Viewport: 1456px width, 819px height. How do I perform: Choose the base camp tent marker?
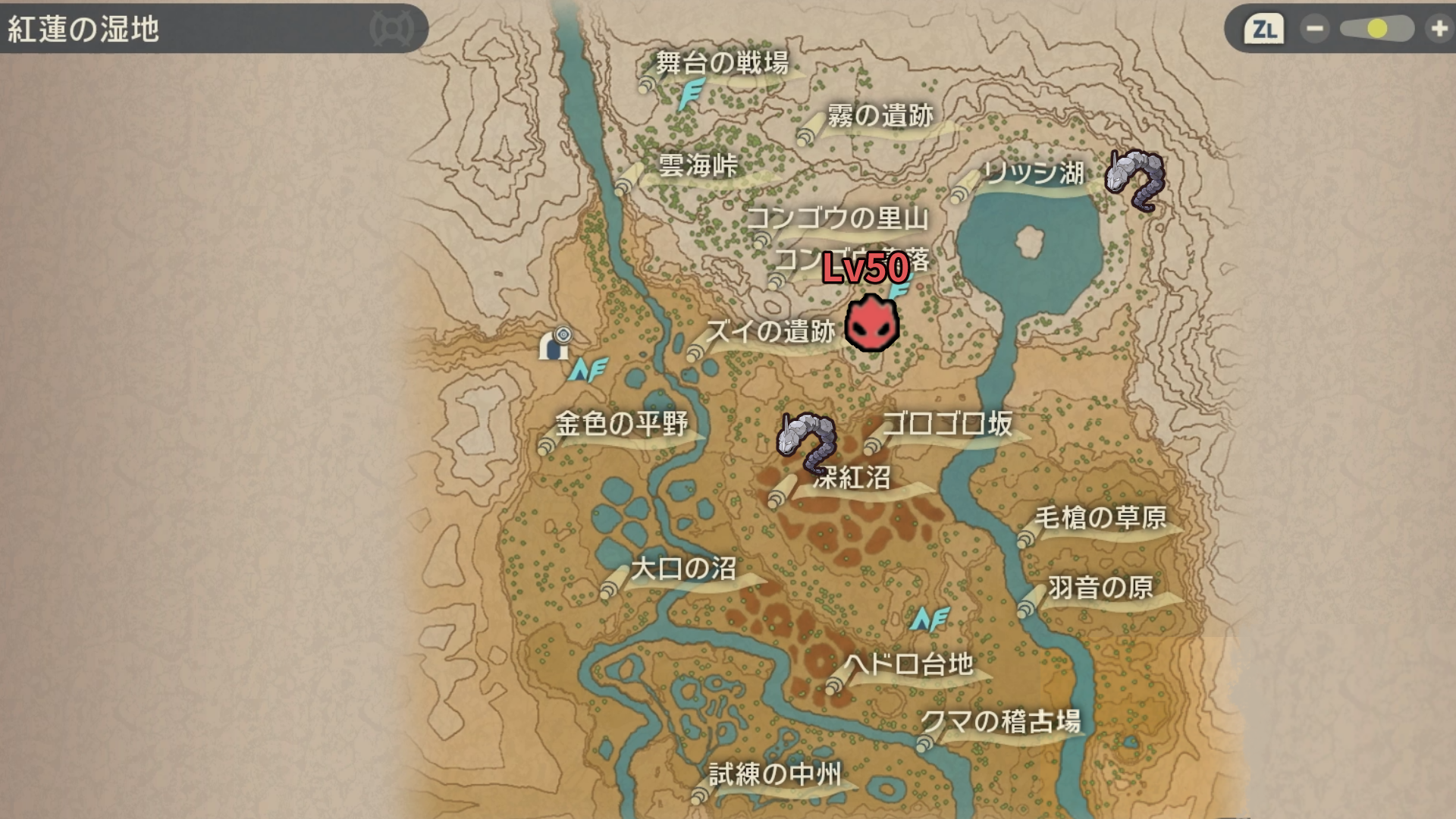[554, 345]
